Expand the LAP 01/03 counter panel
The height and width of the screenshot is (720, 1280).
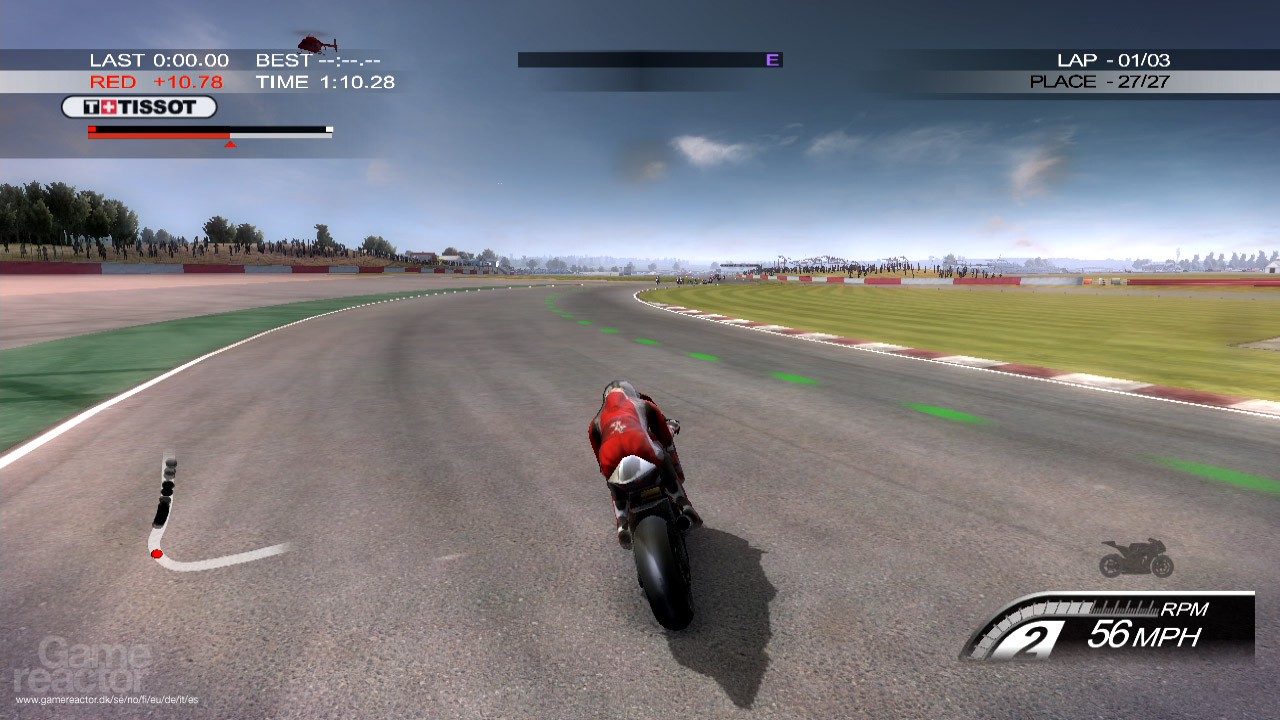tap(1113, 60)
